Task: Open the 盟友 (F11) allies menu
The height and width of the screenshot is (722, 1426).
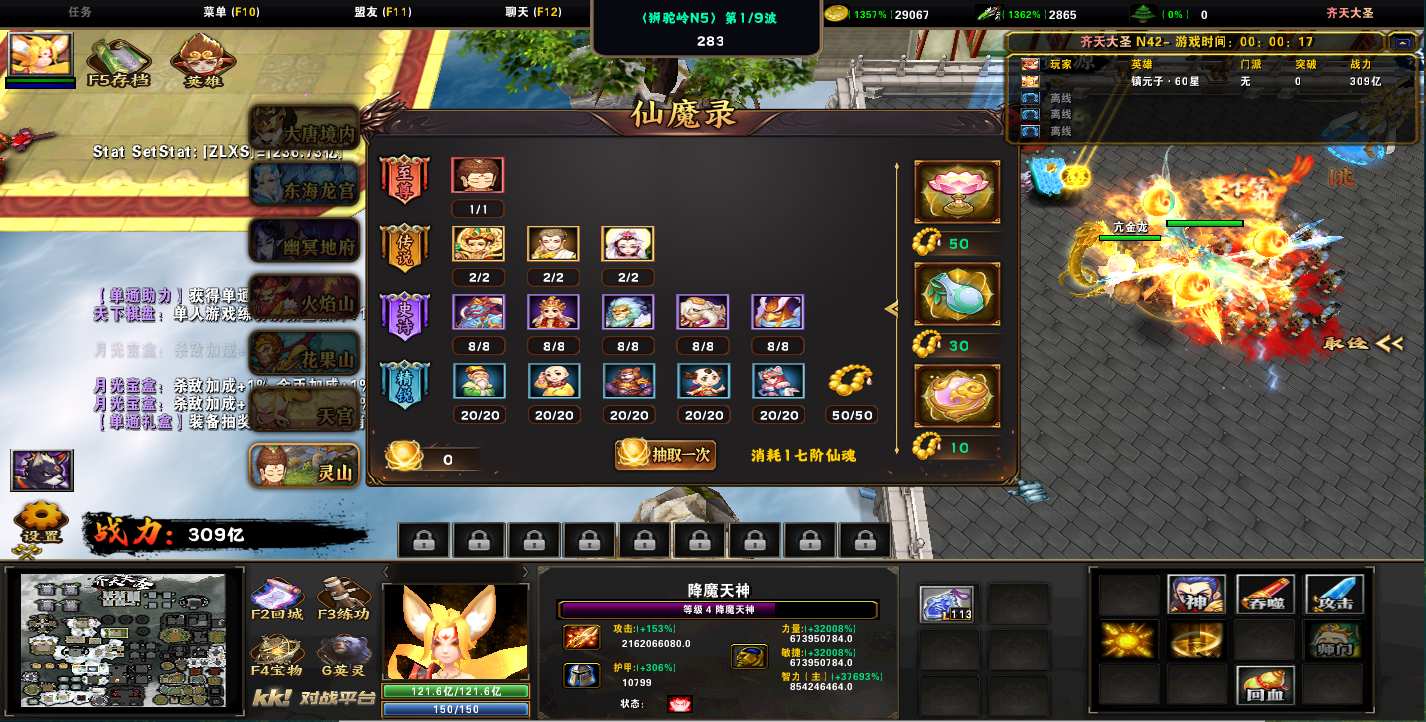Action: click(383, 13)
